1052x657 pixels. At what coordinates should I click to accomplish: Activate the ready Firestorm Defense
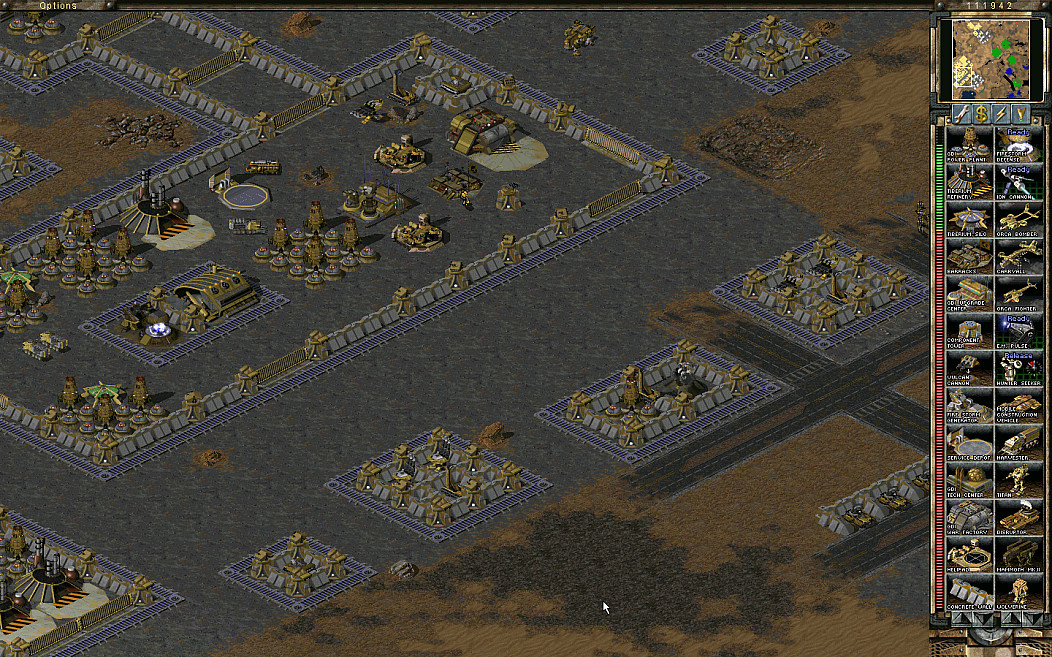tap(1018, 143)
